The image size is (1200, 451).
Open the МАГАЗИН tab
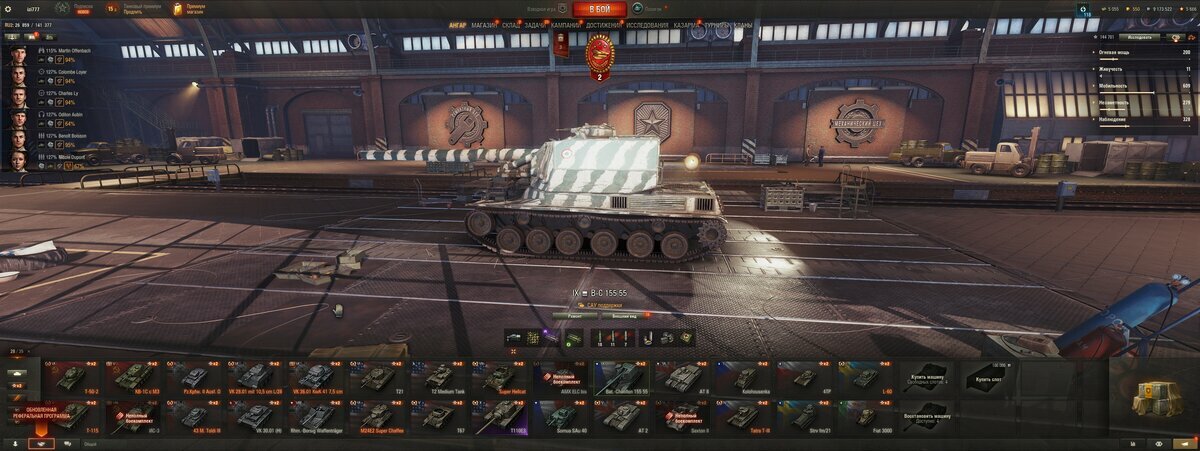pyautogui.click(x=483, y=24)
